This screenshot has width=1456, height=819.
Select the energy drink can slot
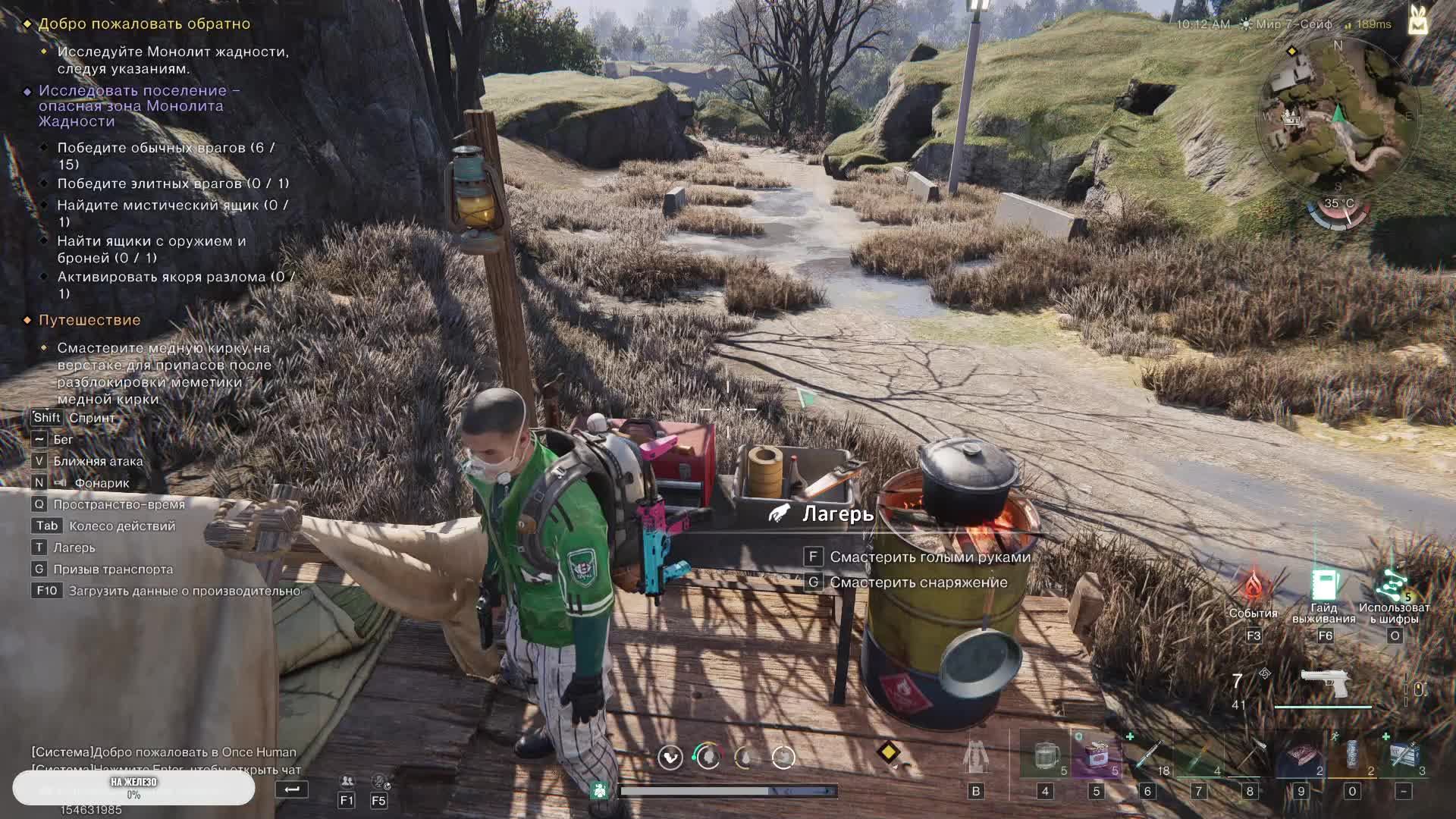1352,755
